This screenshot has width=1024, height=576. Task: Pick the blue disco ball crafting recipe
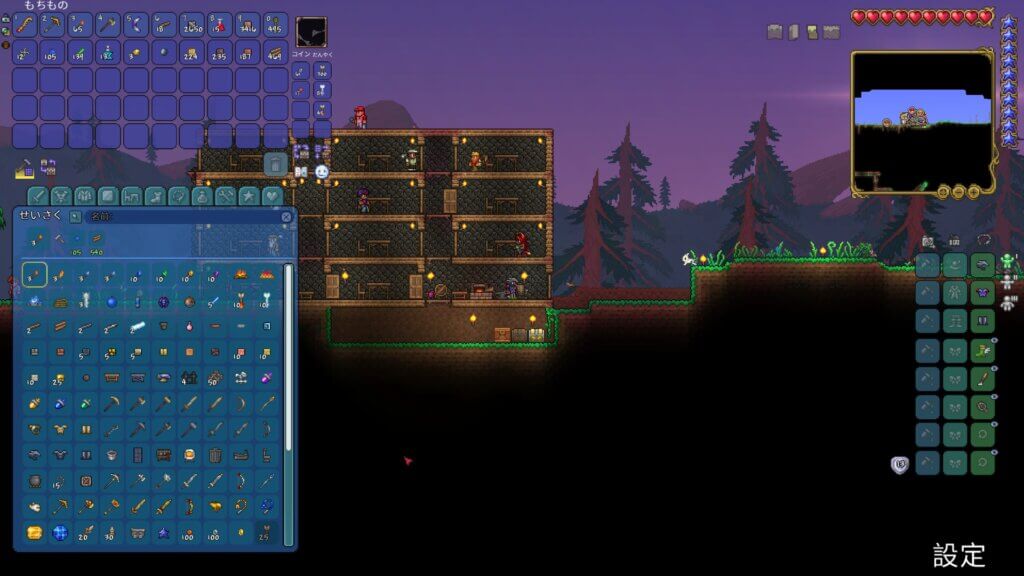pos(60,533)
